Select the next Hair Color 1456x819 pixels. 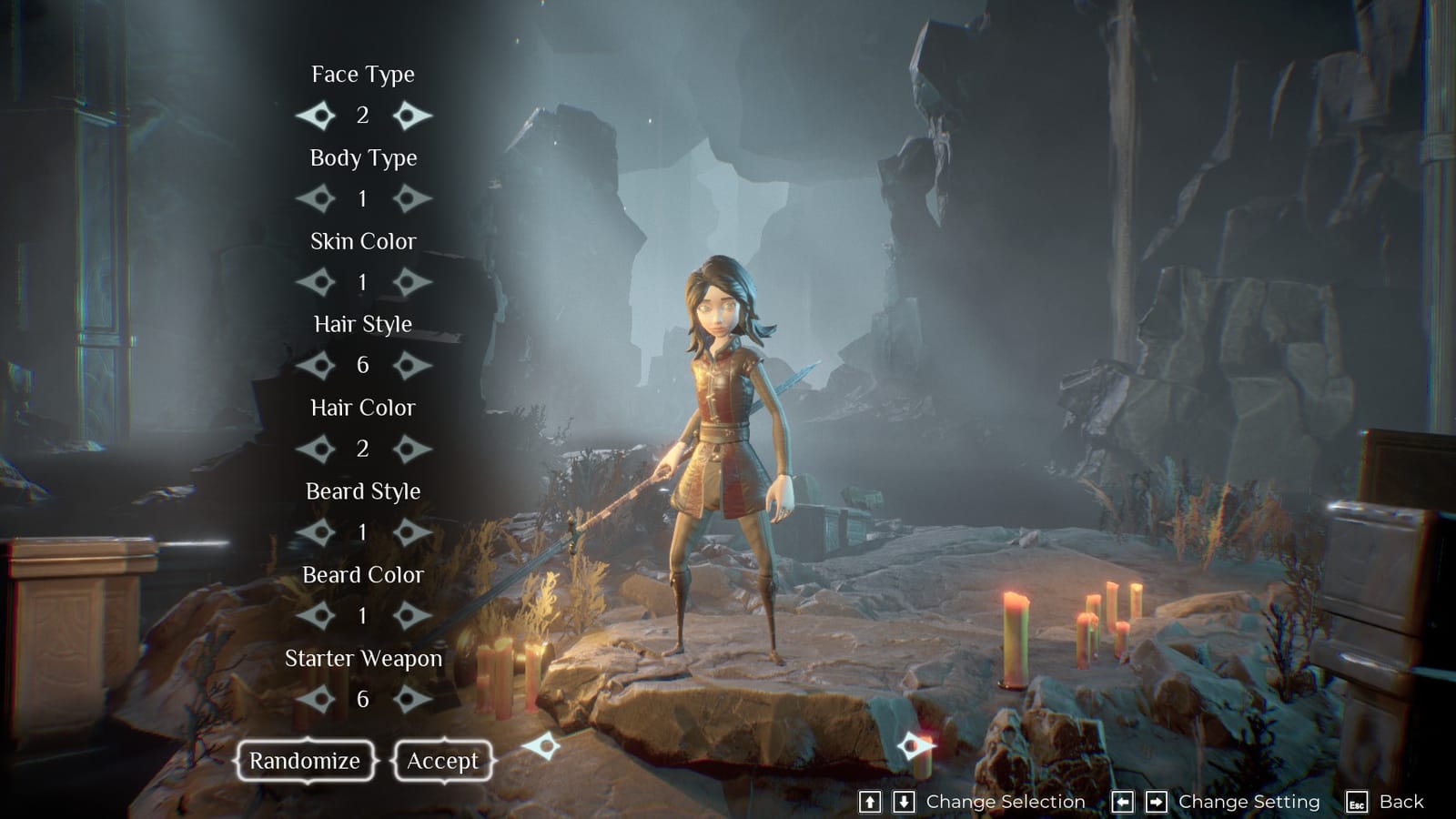(410, 449)
